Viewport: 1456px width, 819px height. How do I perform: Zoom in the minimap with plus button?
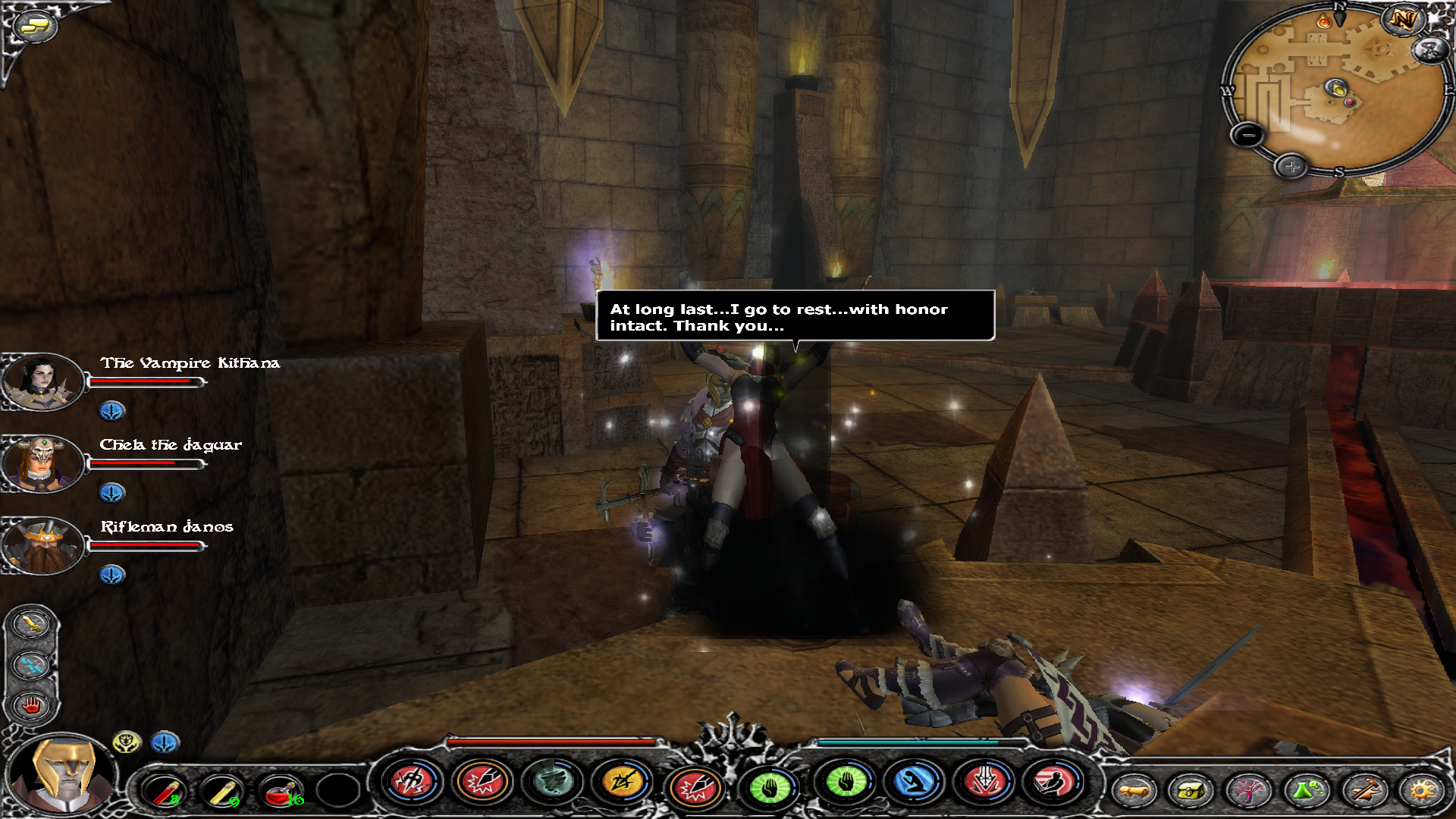point(1291,166)
